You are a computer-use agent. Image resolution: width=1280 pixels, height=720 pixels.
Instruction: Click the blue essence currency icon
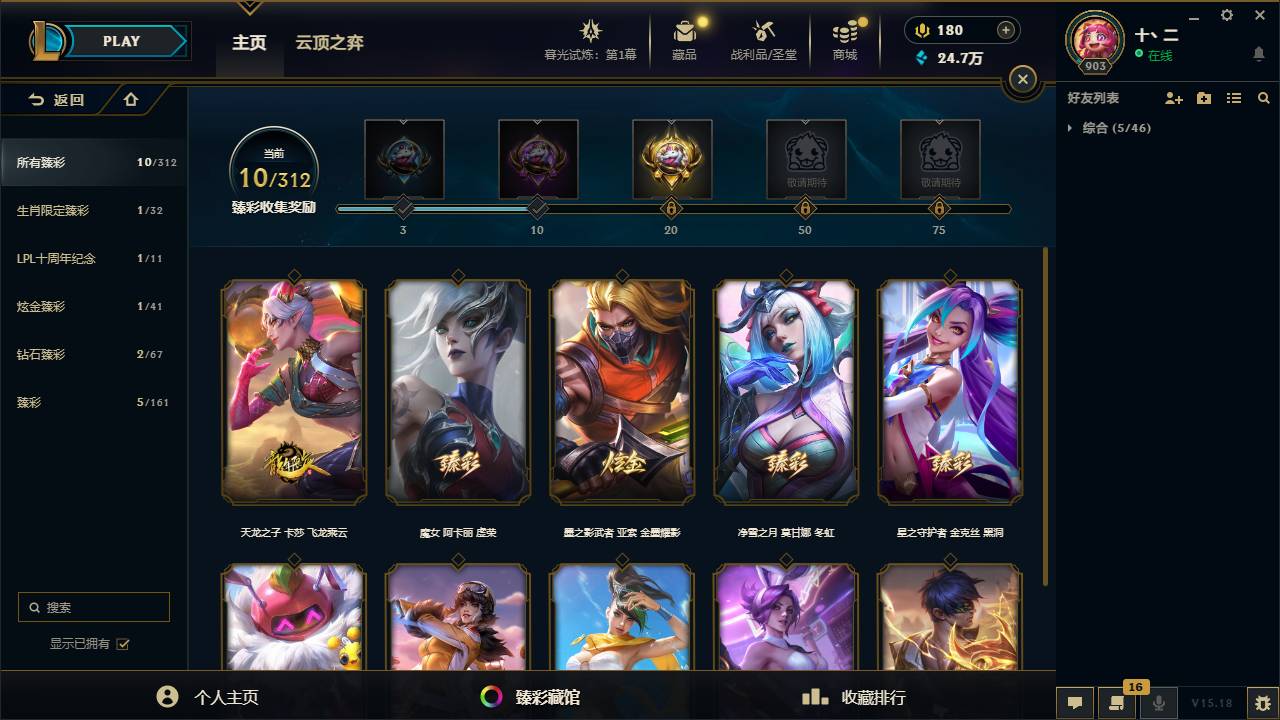point(919,59)
